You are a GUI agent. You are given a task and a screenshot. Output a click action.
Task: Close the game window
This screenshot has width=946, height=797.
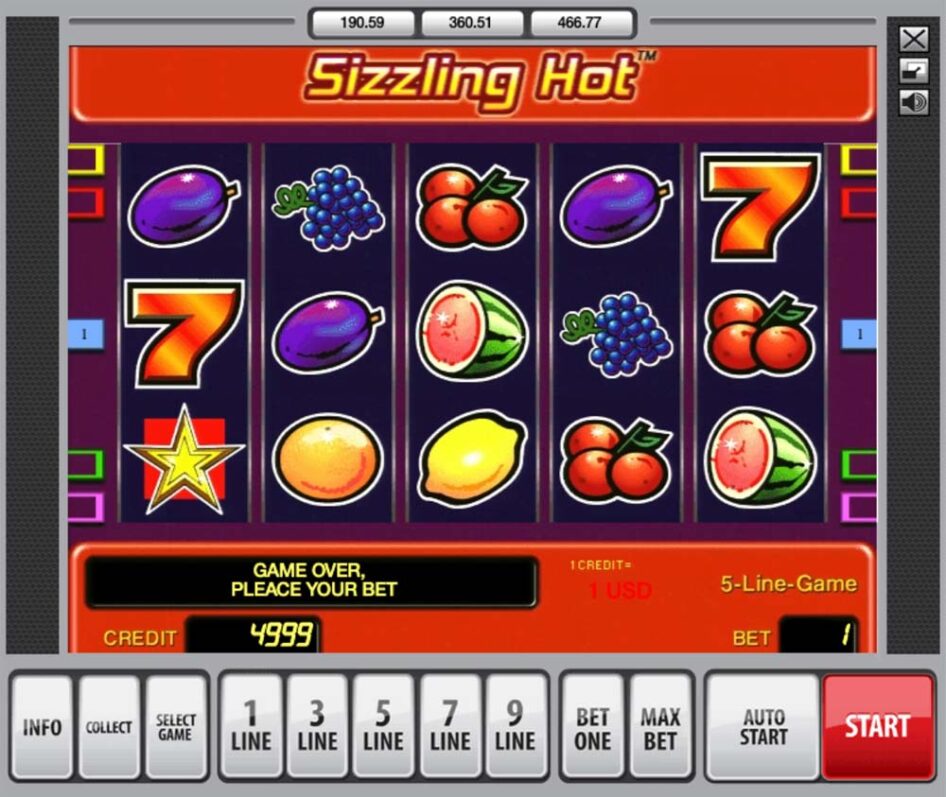point(913,39)
